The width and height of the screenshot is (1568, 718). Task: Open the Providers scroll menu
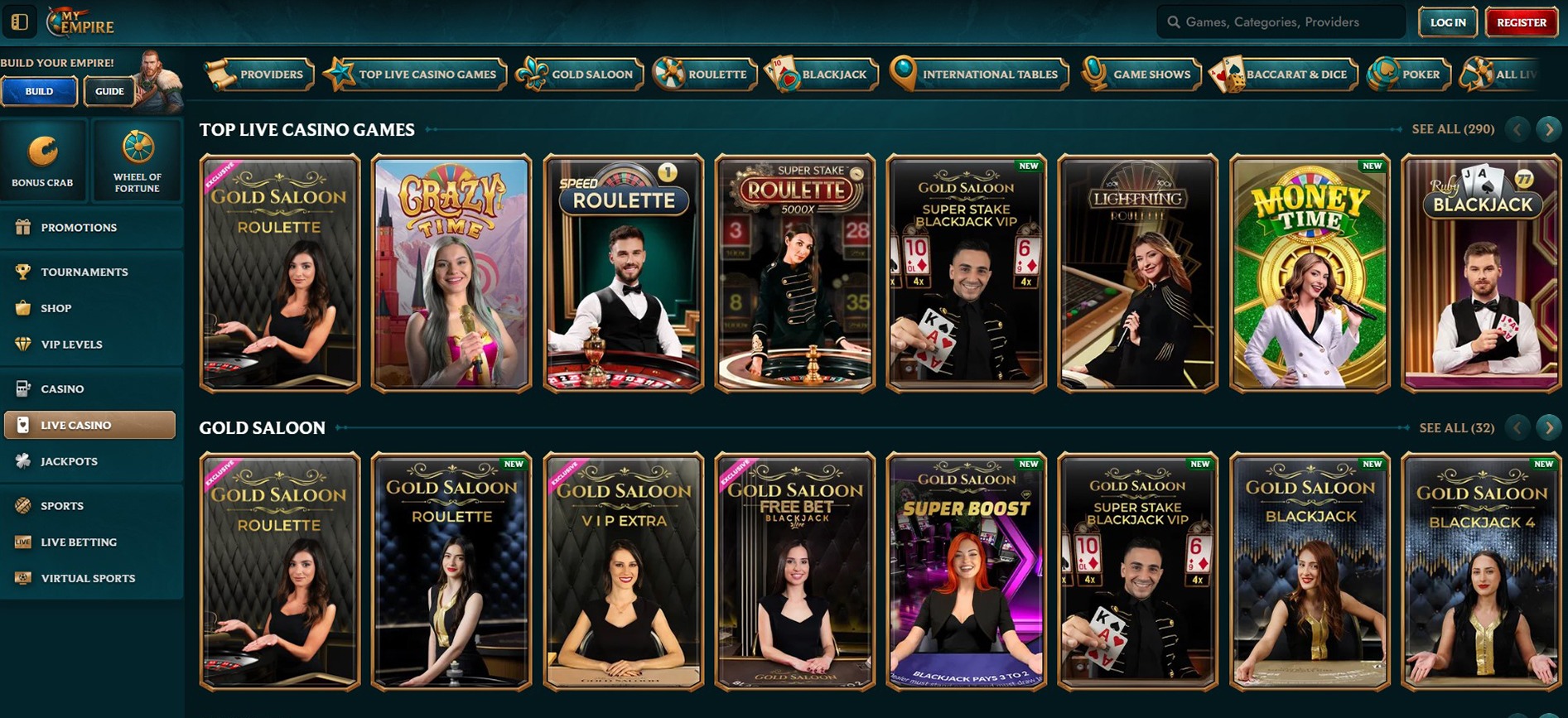260,74
